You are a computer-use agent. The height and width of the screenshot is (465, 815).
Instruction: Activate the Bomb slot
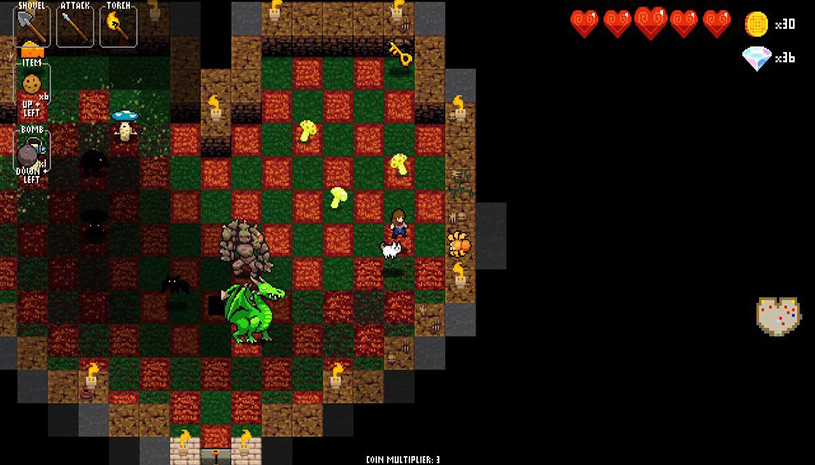click(31, 152)
